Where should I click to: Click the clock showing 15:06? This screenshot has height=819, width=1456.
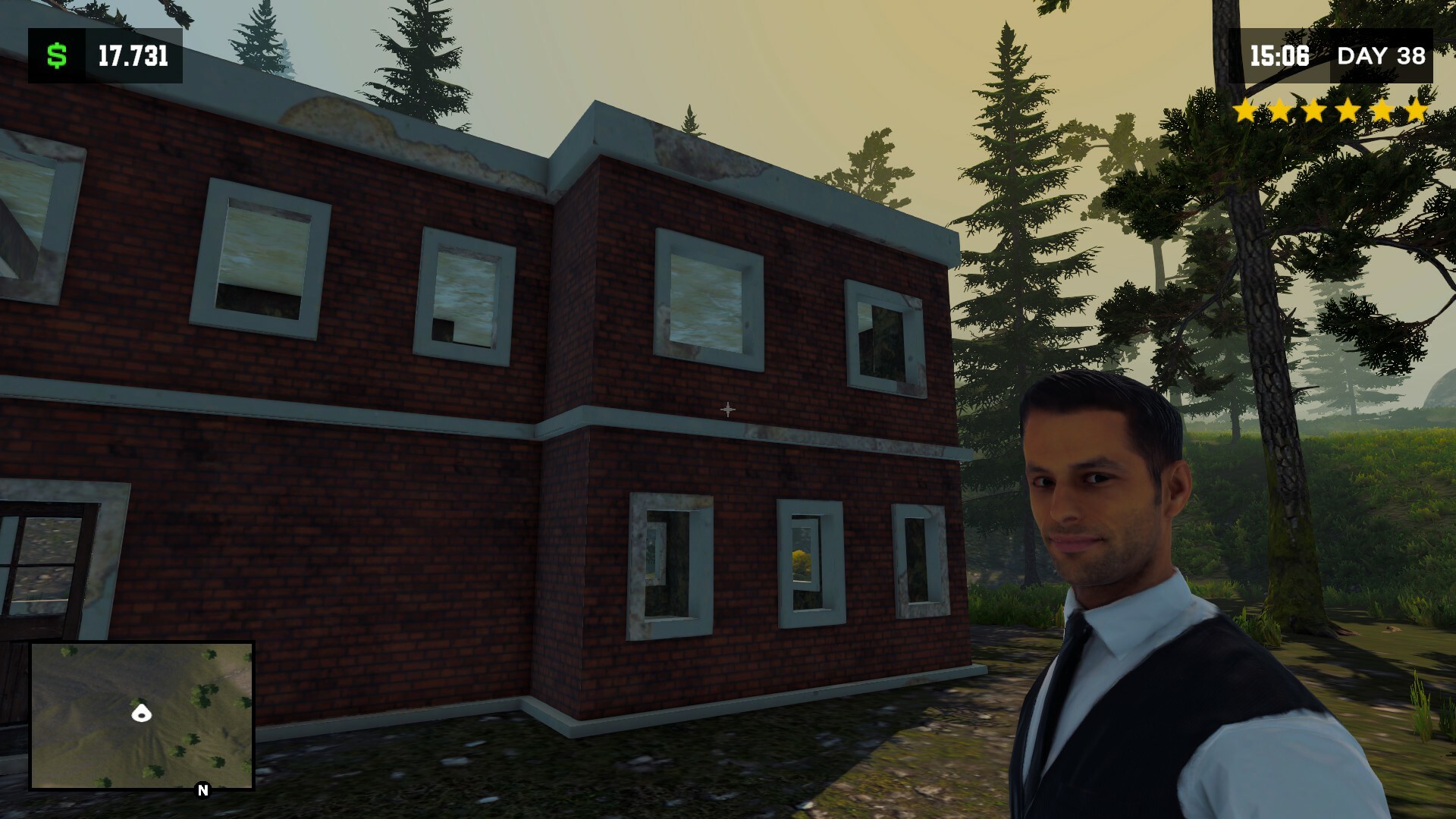click(x=1280, y=55)
